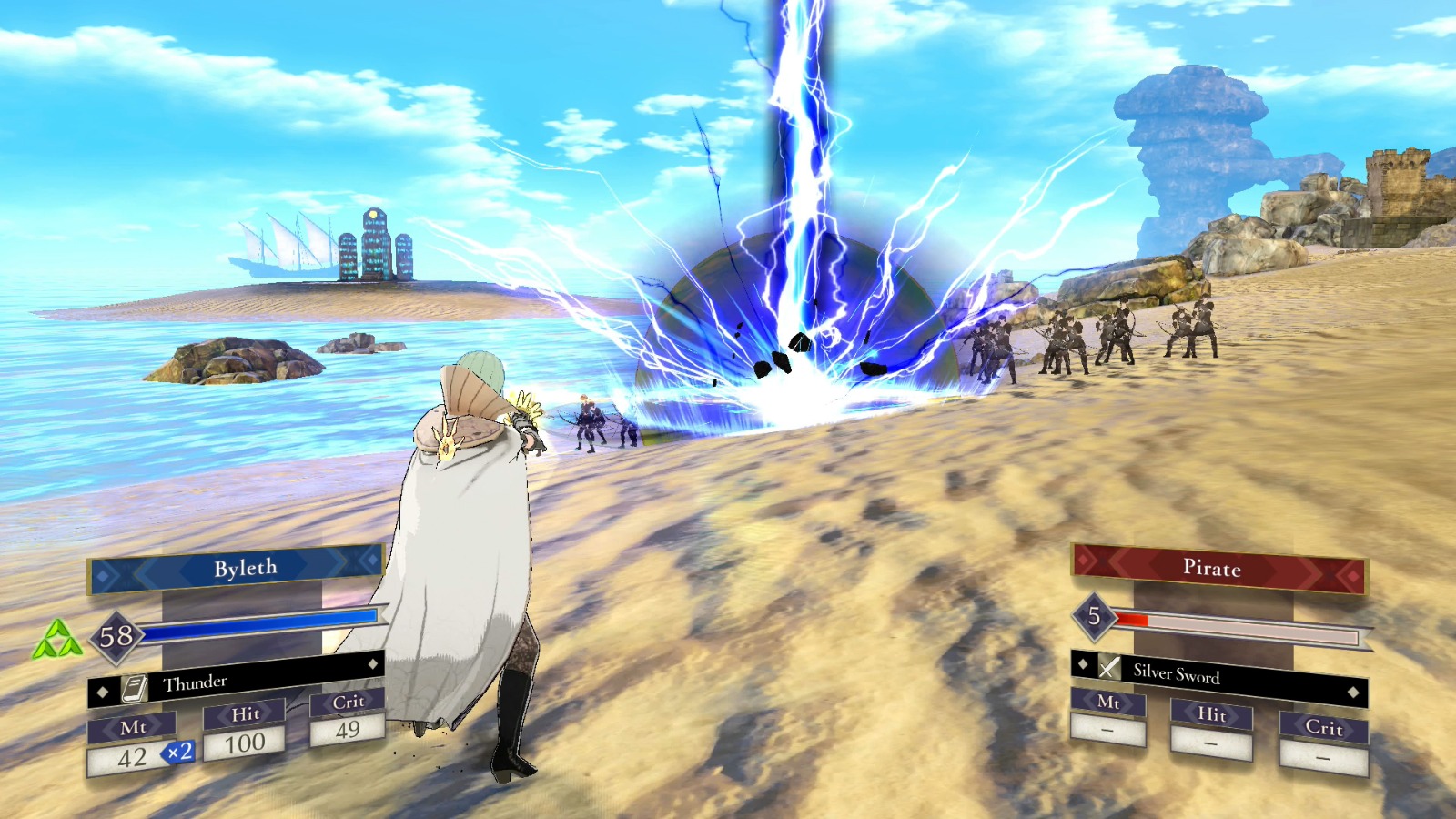This screenshot has width=1456, height=819.
Task: Expand the Pirate's Hit stat panel
Action: (x=1211, y=716)
